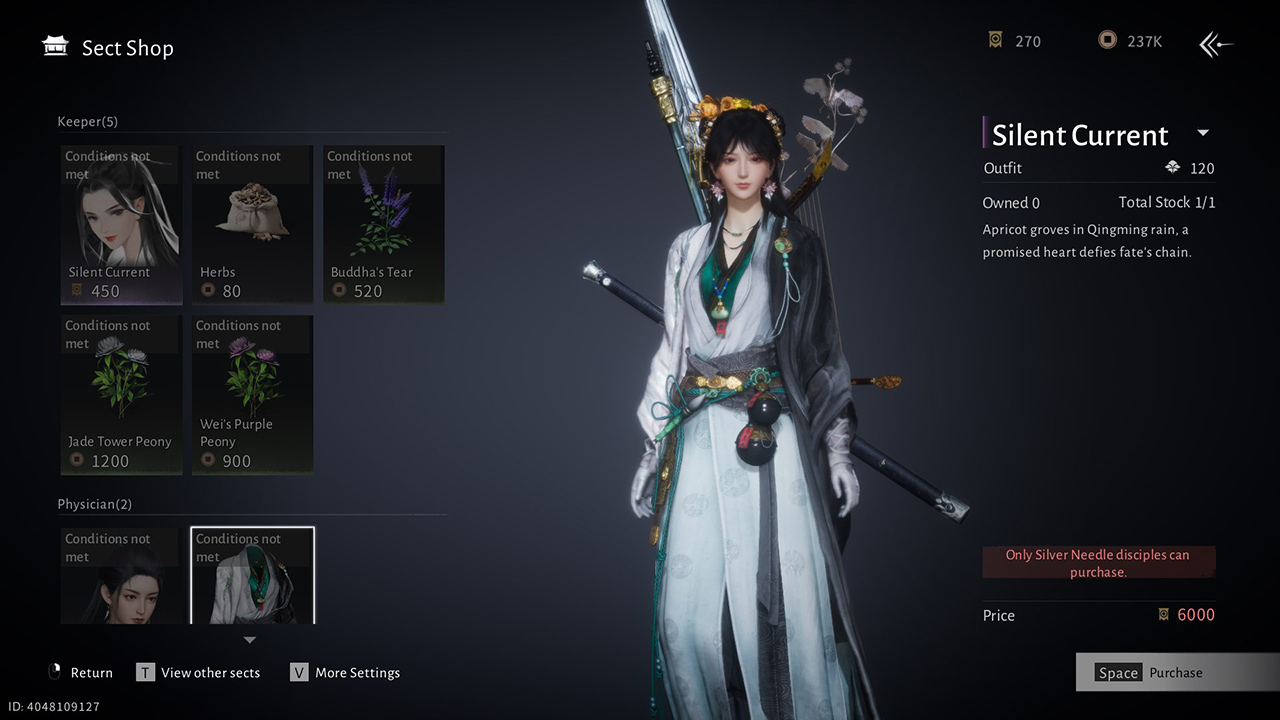Select the Buddha's Tear flower item
1280x720 pixels.
[x=383, y=225]
